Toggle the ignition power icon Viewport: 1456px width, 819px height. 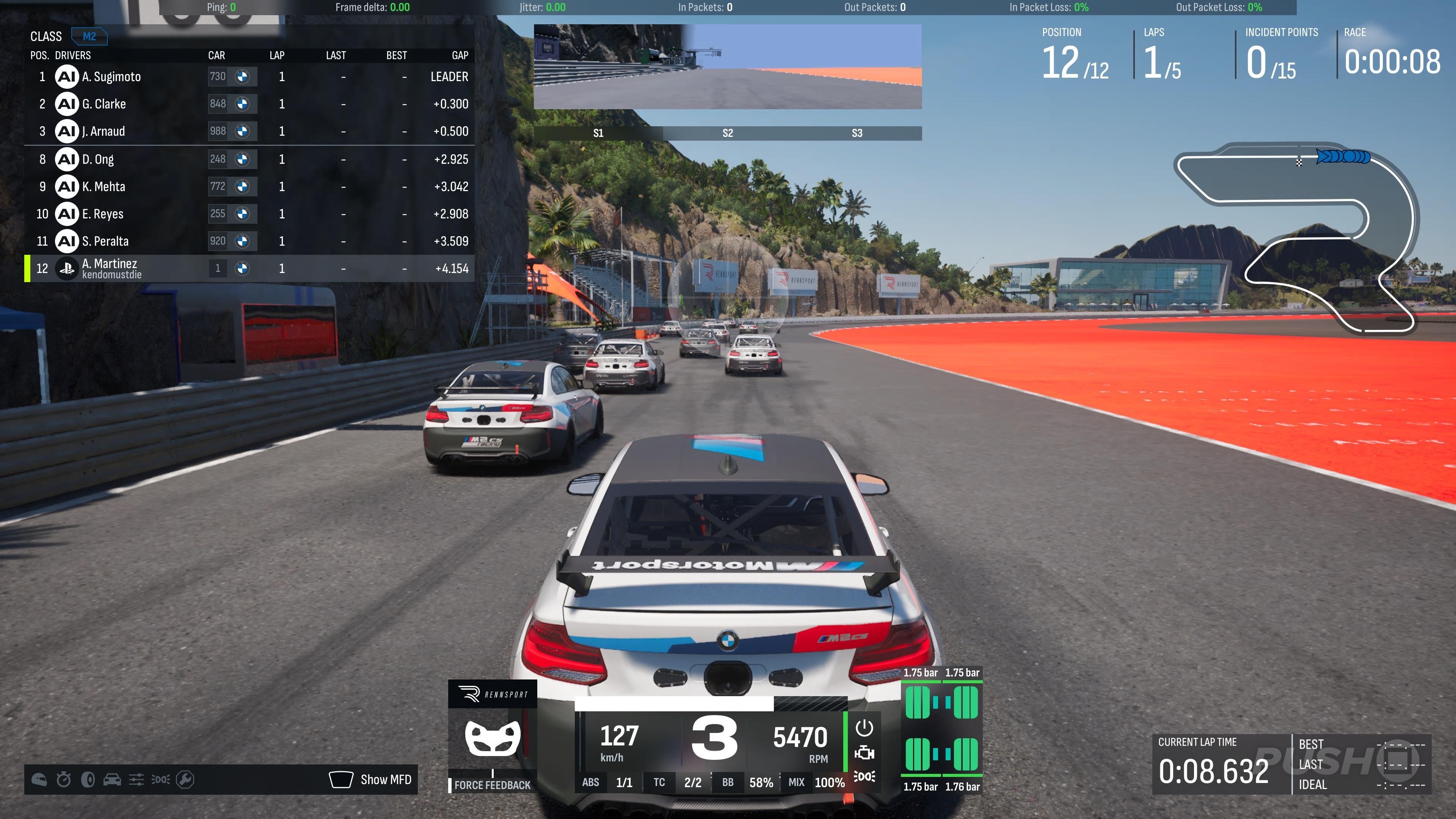864,728
